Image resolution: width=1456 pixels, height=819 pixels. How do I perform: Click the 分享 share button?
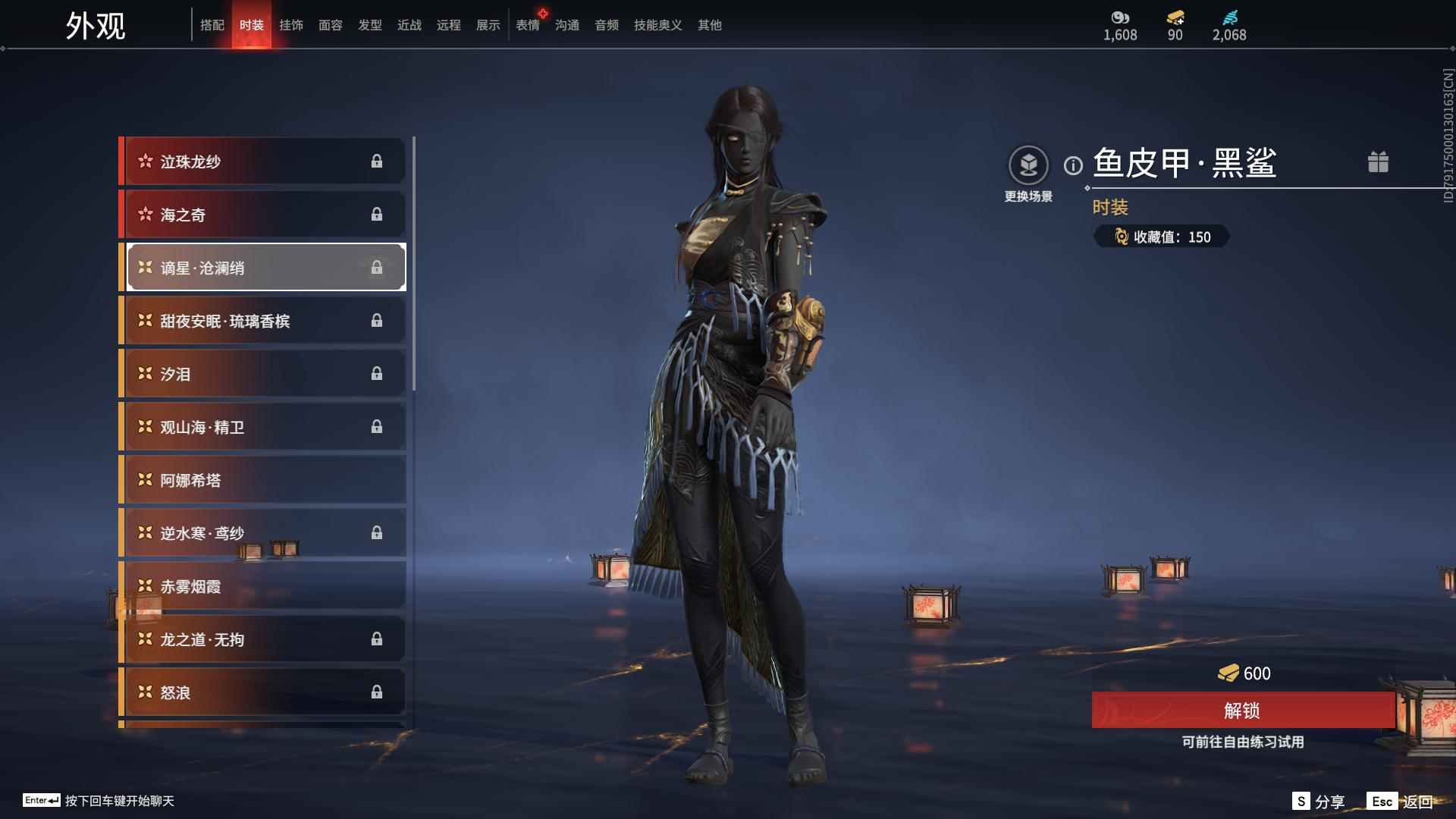(x=1319, y=802)
